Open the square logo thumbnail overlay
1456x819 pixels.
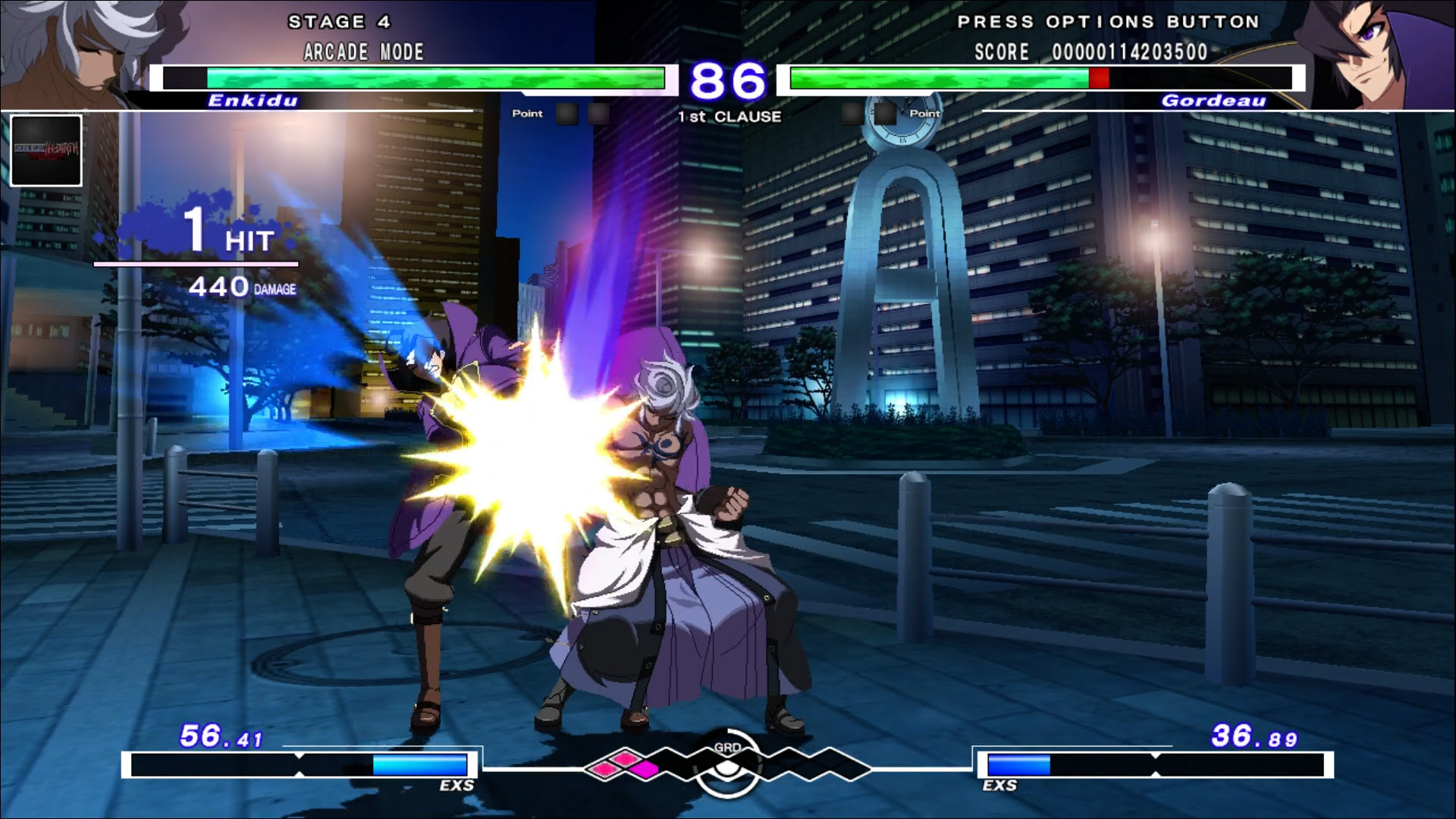46,151
